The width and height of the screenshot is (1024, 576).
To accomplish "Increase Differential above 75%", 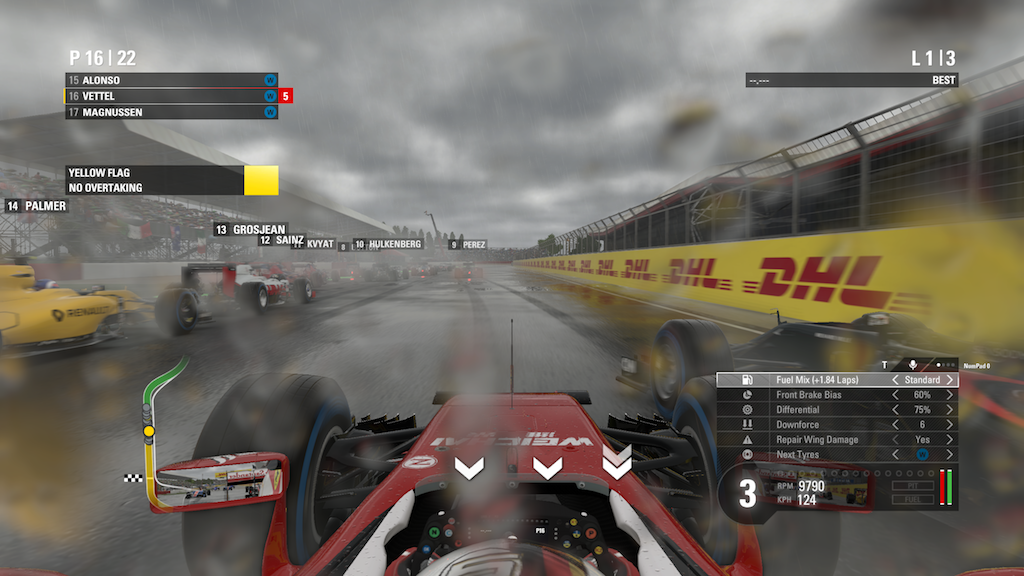I will pos(949,410).
